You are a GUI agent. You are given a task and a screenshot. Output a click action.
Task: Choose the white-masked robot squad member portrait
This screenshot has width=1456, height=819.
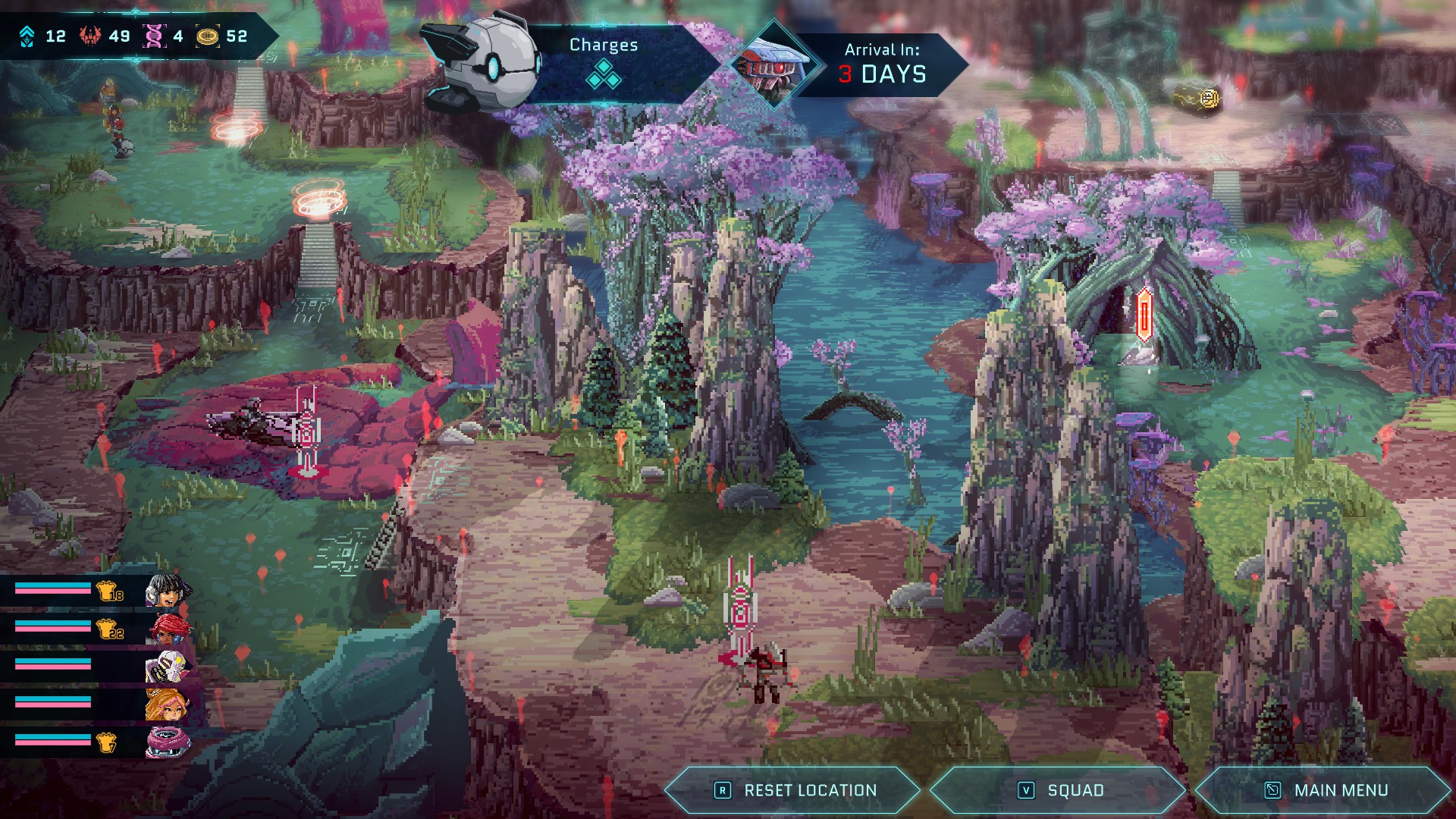(166, 667)
